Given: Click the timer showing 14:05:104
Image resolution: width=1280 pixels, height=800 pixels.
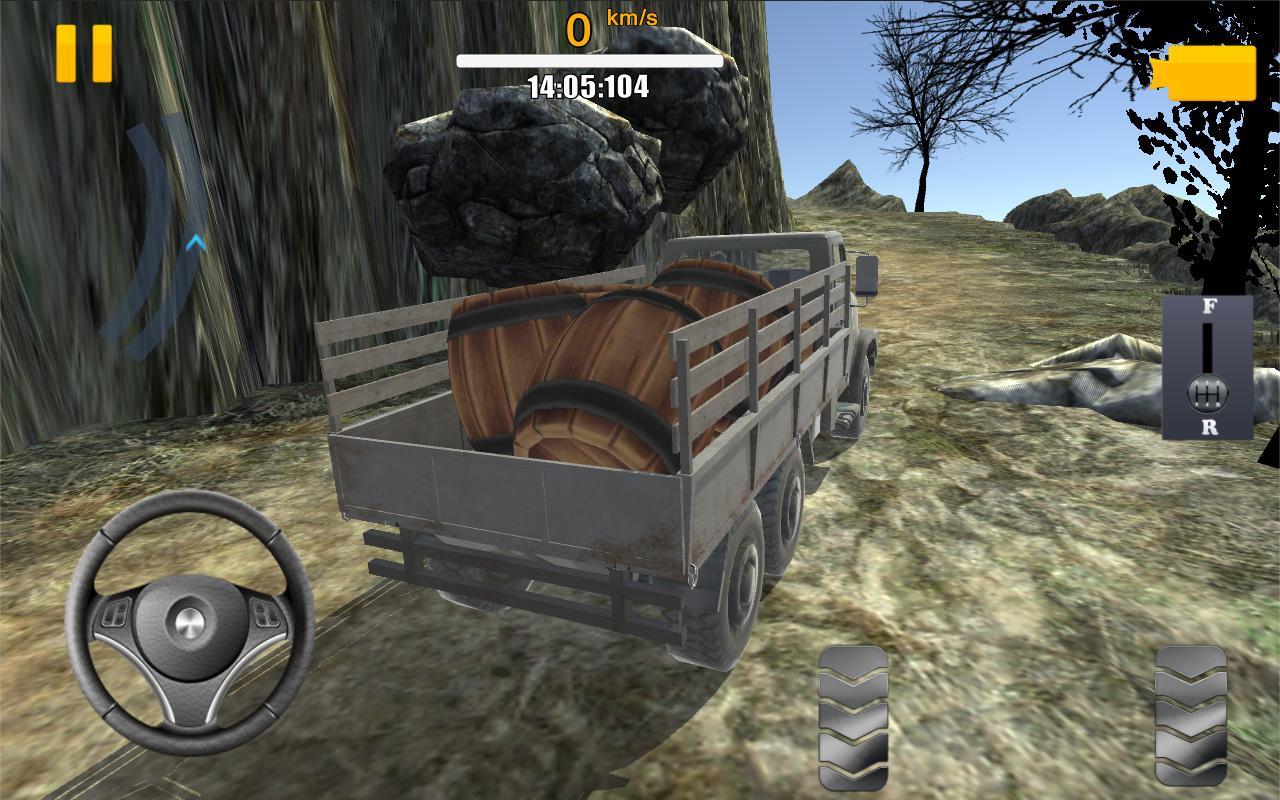Looking at the screenshot, I should (x=588, y=85).
